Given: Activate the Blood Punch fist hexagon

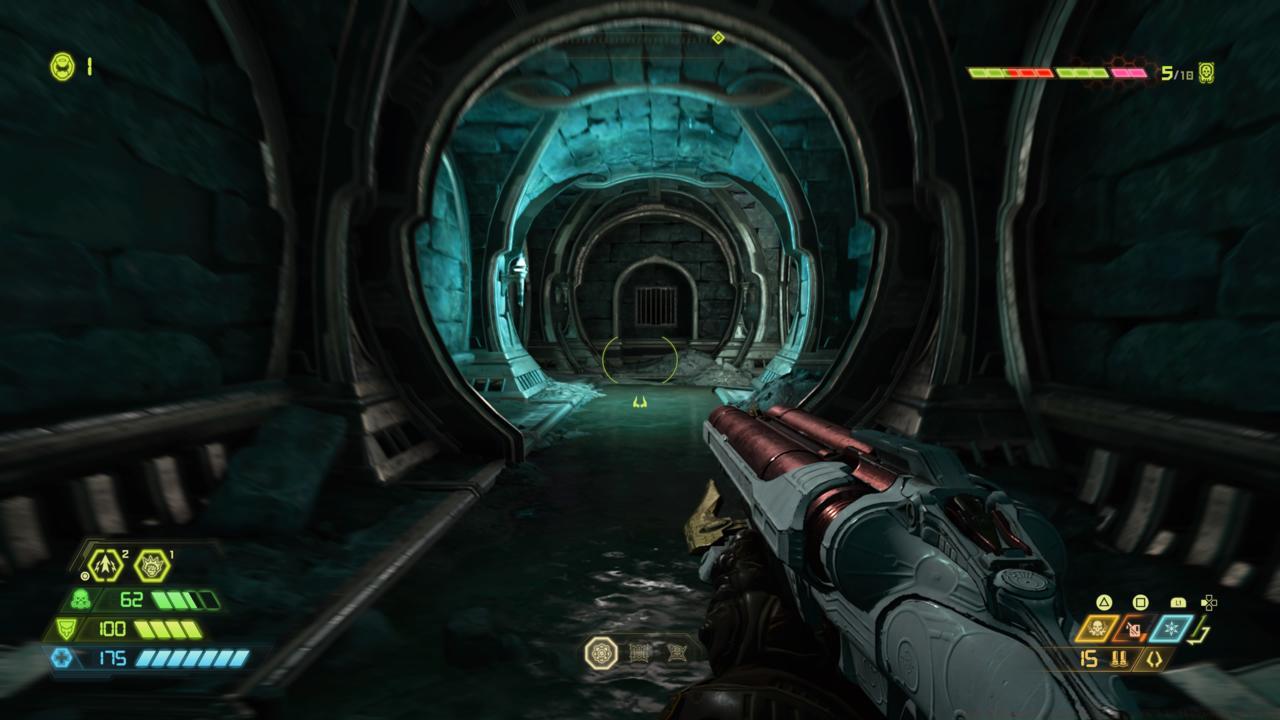Looking at the screenshot, I should pos(152,565).
